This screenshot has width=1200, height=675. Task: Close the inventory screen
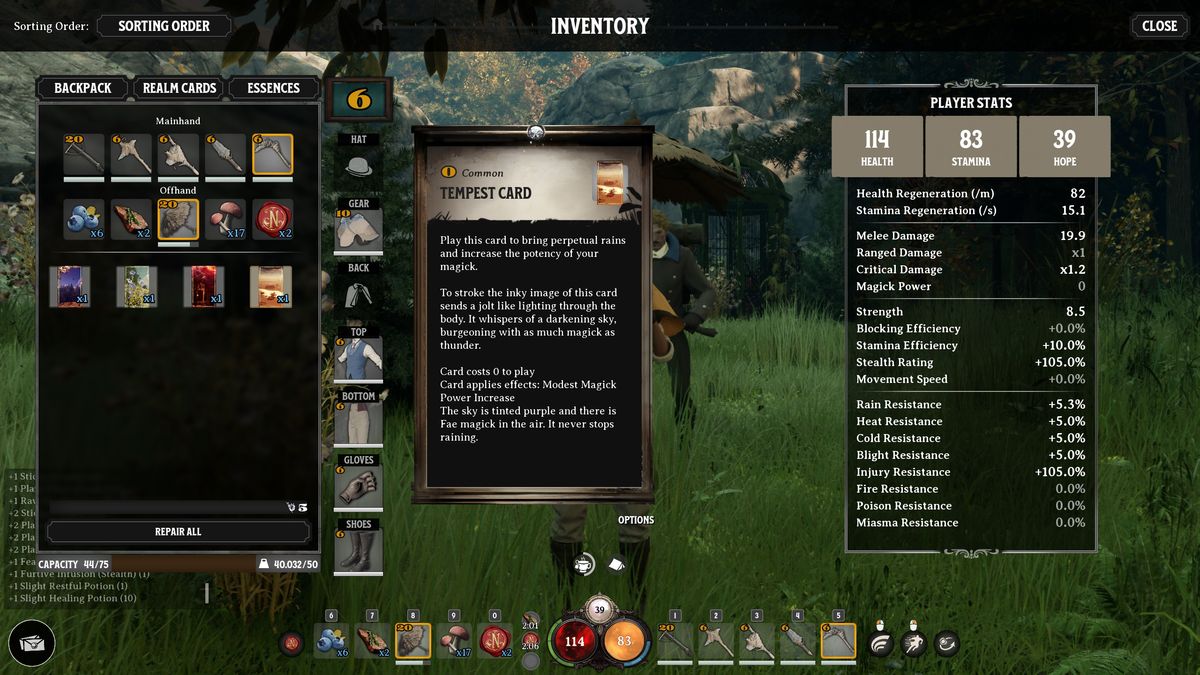click(1159, 26)
